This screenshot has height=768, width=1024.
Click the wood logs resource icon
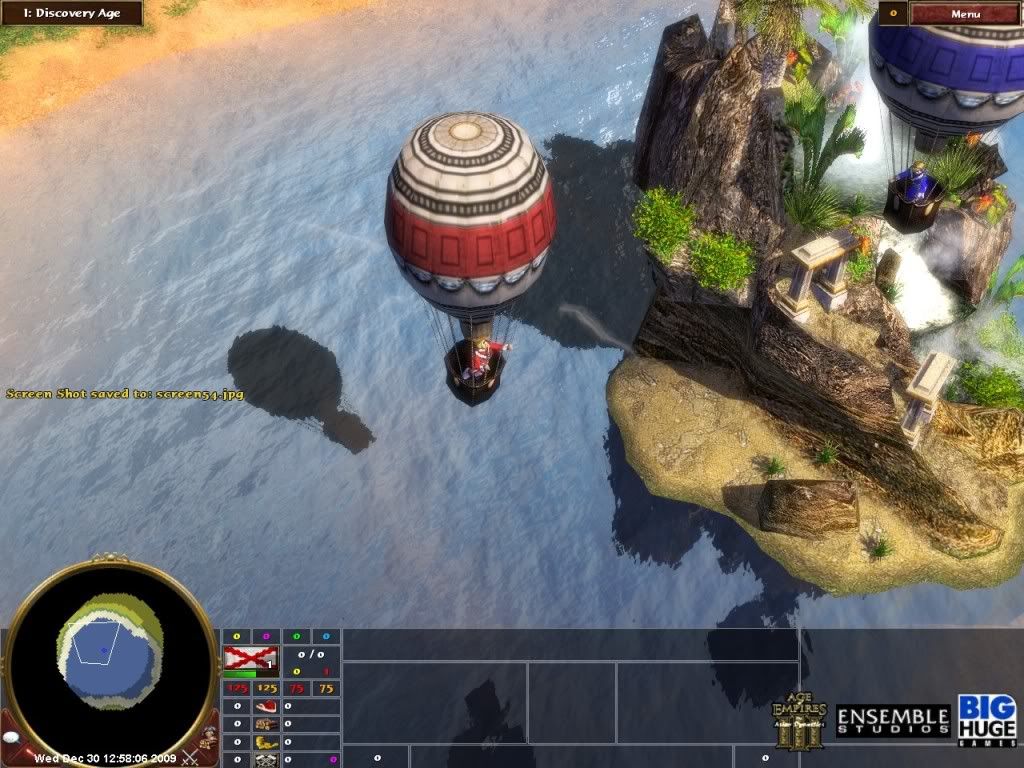266,724
